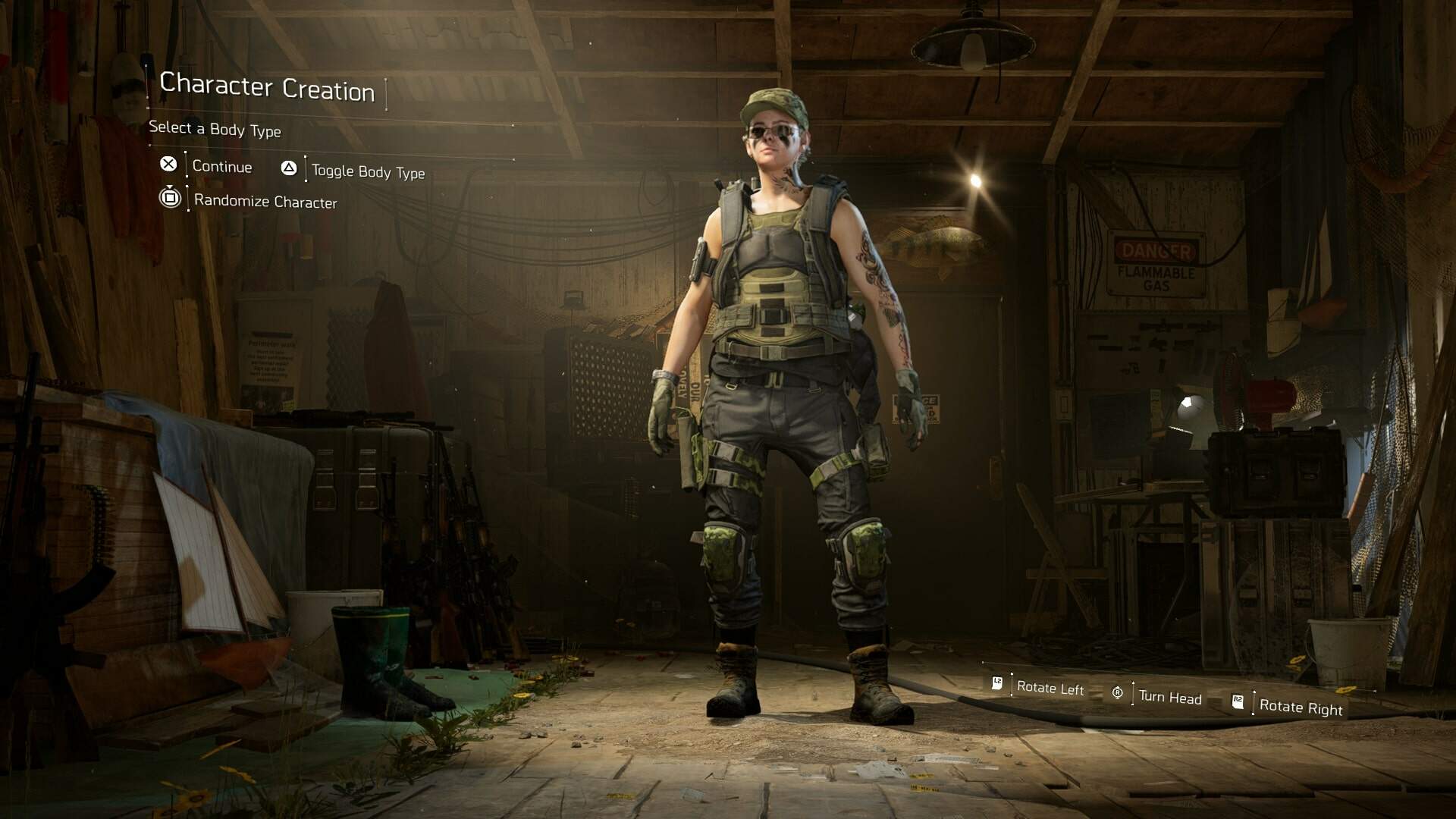
Task: Activate Randomize Character
Action: 265,200
